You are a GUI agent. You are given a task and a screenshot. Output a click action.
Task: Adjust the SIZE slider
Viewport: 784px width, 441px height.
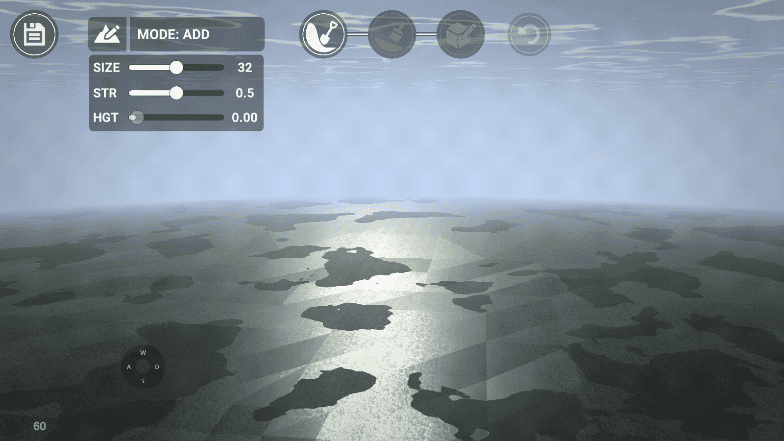click(176, 68)
